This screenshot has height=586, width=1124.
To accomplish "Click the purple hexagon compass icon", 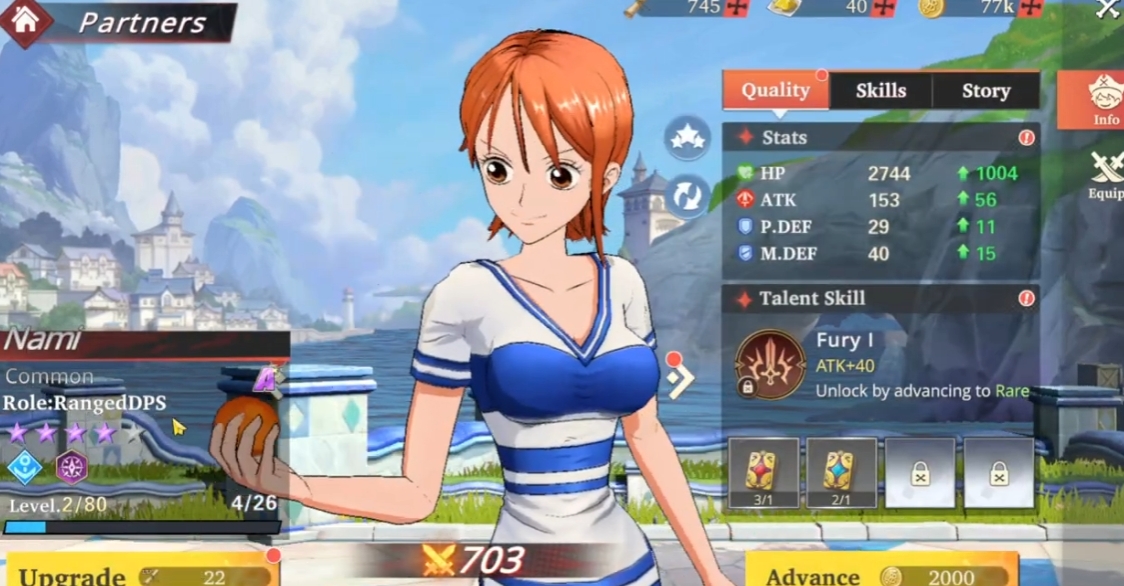I will pos(71,467).
